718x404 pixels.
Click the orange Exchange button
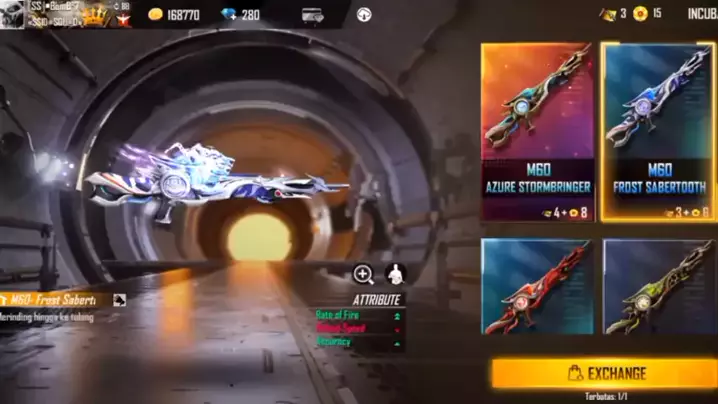tap(604, 373)
